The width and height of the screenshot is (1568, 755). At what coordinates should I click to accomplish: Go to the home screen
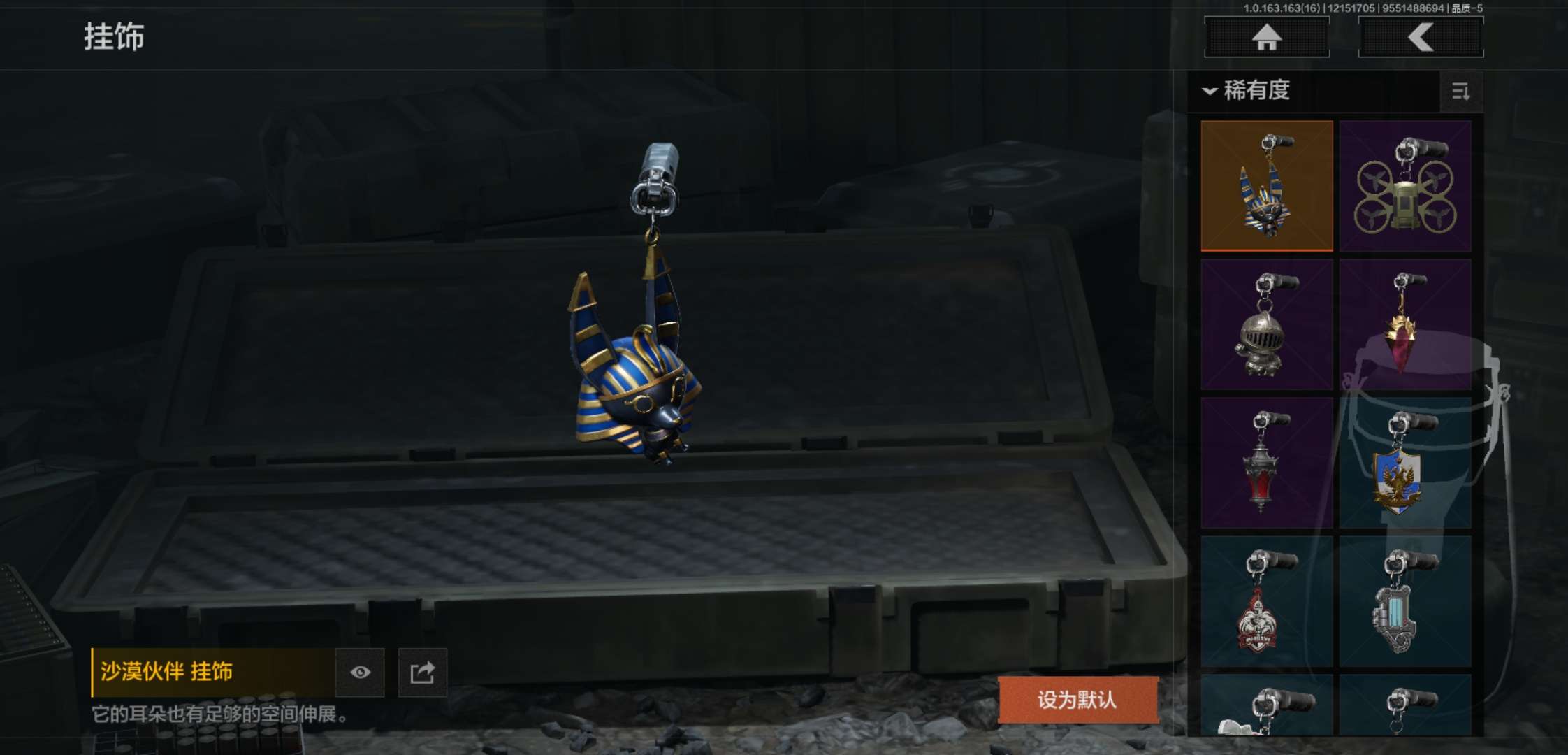1266,37
